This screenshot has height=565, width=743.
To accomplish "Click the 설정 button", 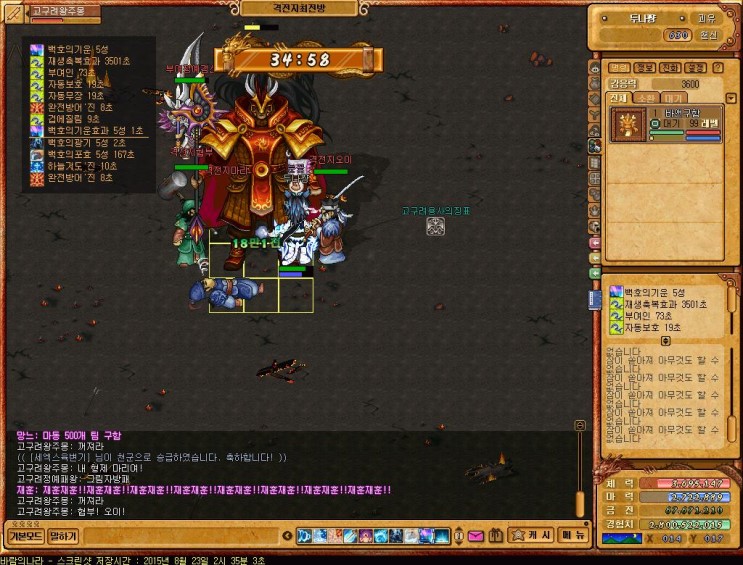I will 694,68.
